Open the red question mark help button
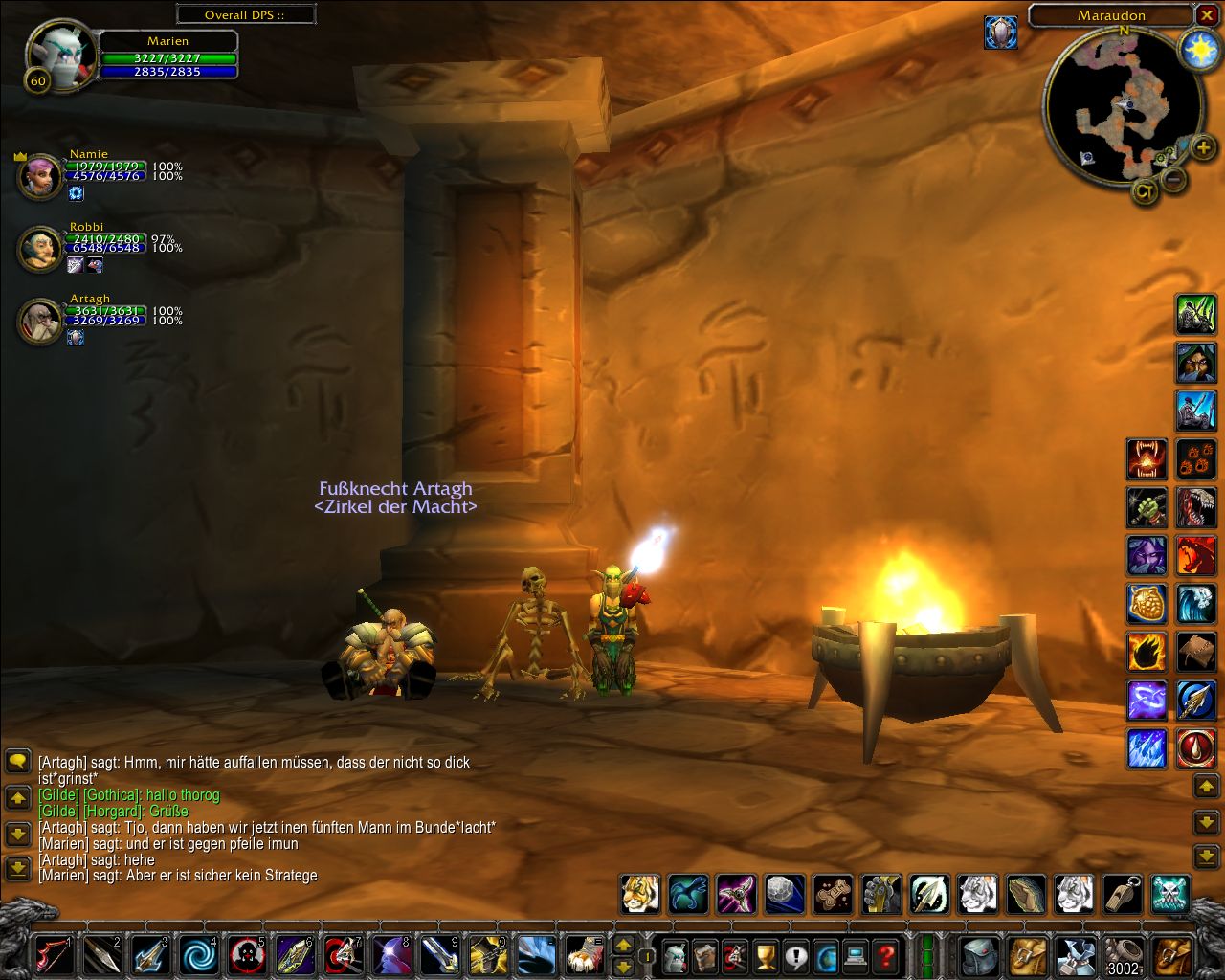The width and height of the screenshot is (1225, 980). (x=887, y=955)
